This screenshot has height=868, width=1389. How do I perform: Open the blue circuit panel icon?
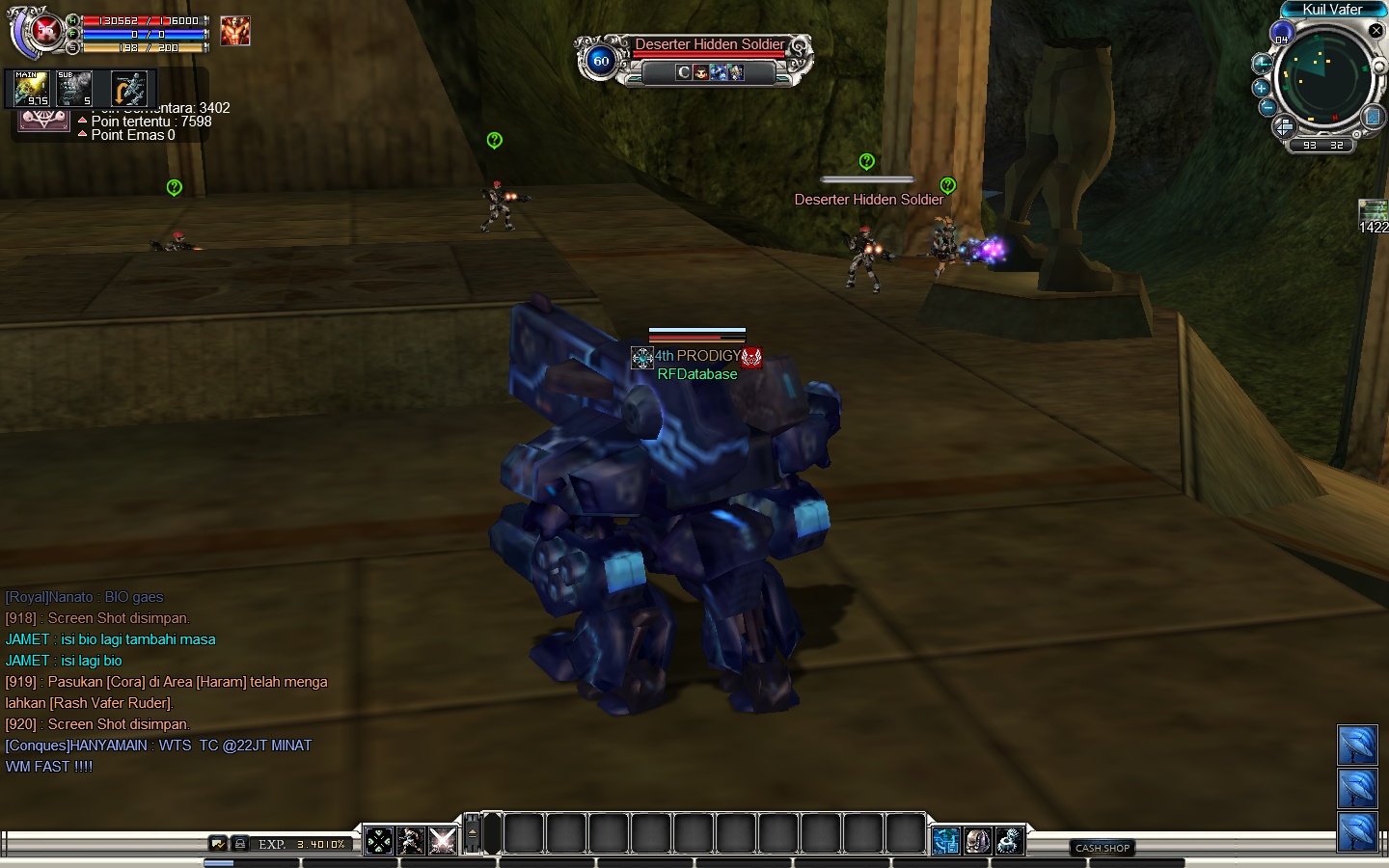pyautogui.click(x=946, y=841)
